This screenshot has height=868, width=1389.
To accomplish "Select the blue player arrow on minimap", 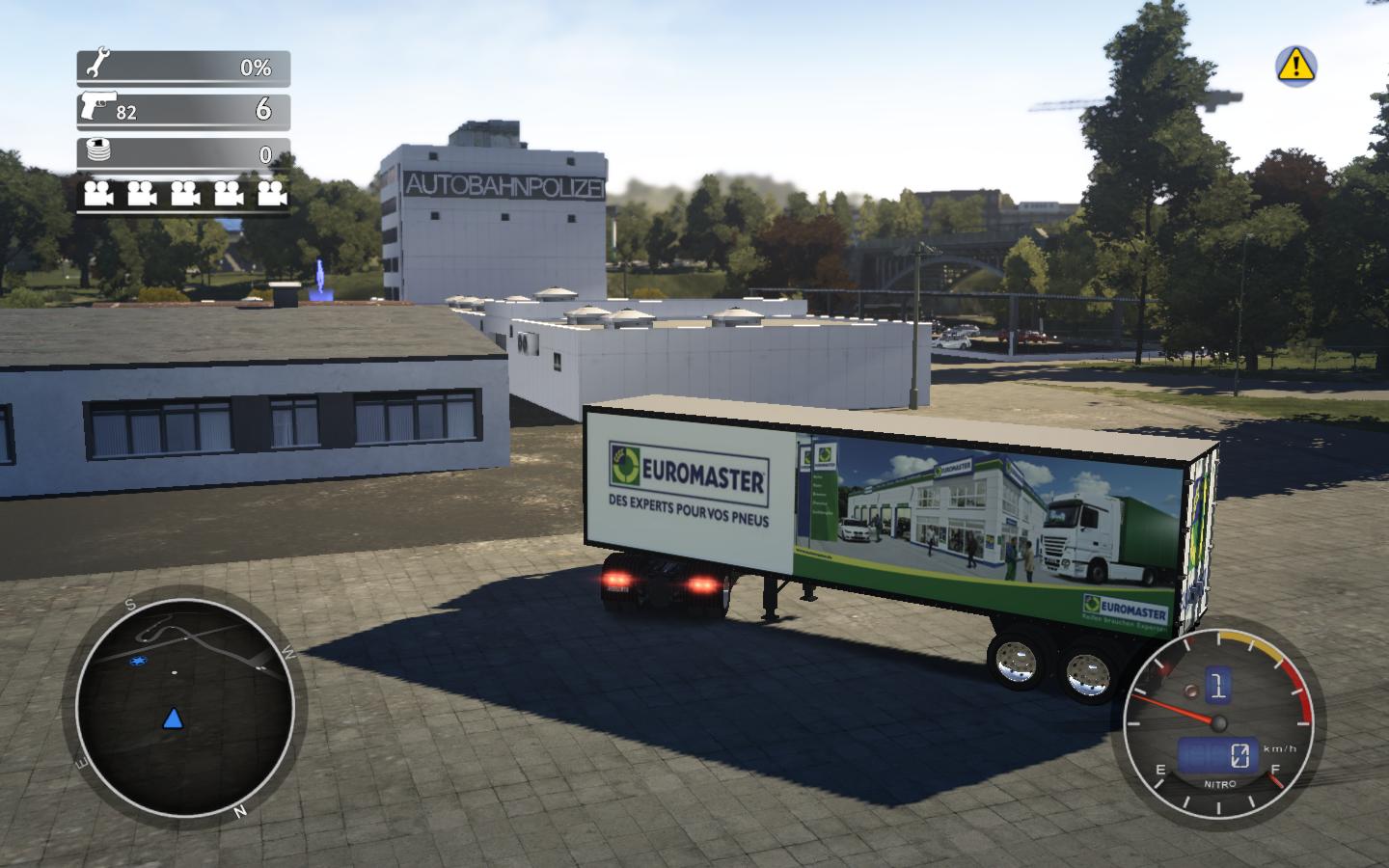I will pos(173,718).
